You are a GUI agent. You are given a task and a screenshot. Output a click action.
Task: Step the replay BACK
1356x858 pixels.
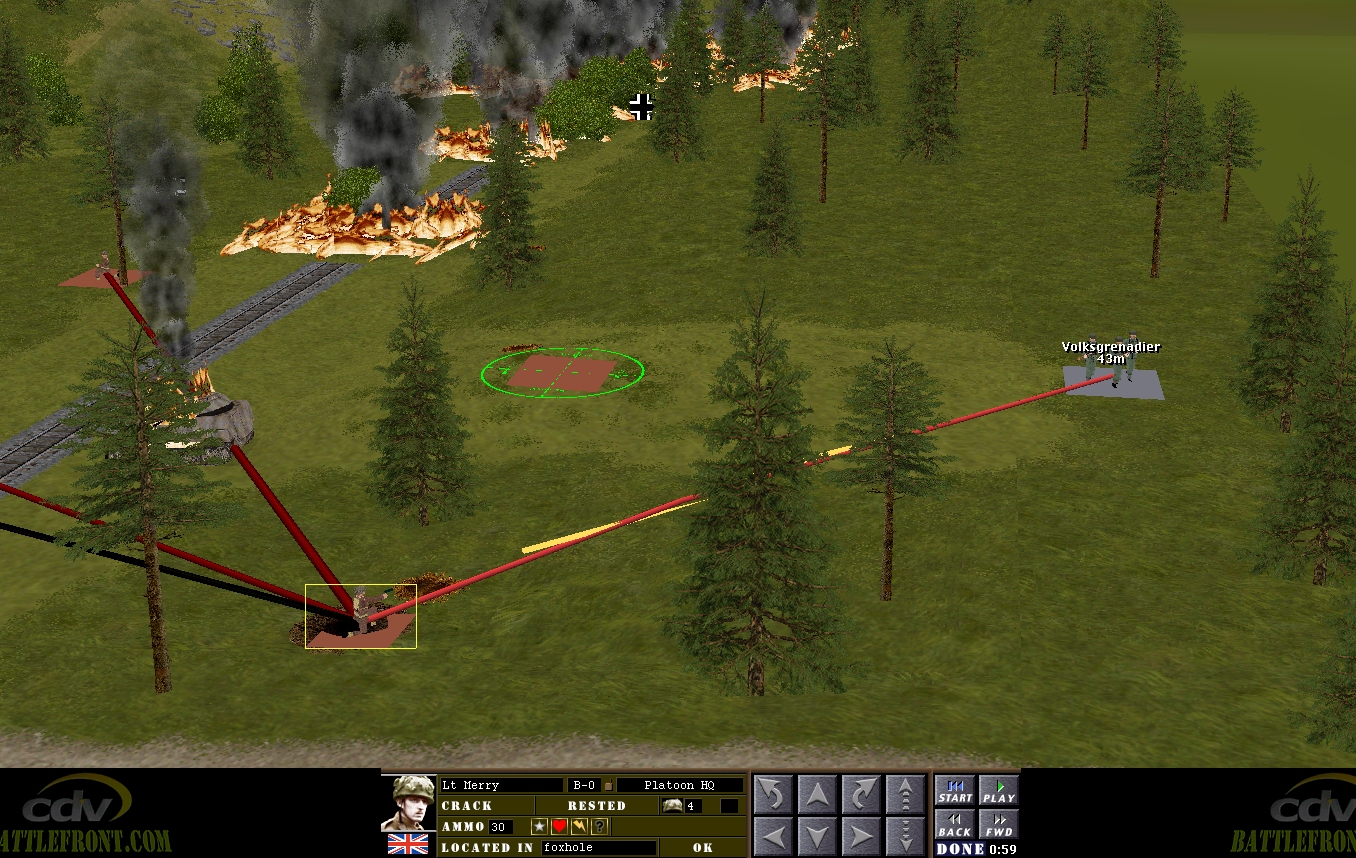tap(954, 825)
